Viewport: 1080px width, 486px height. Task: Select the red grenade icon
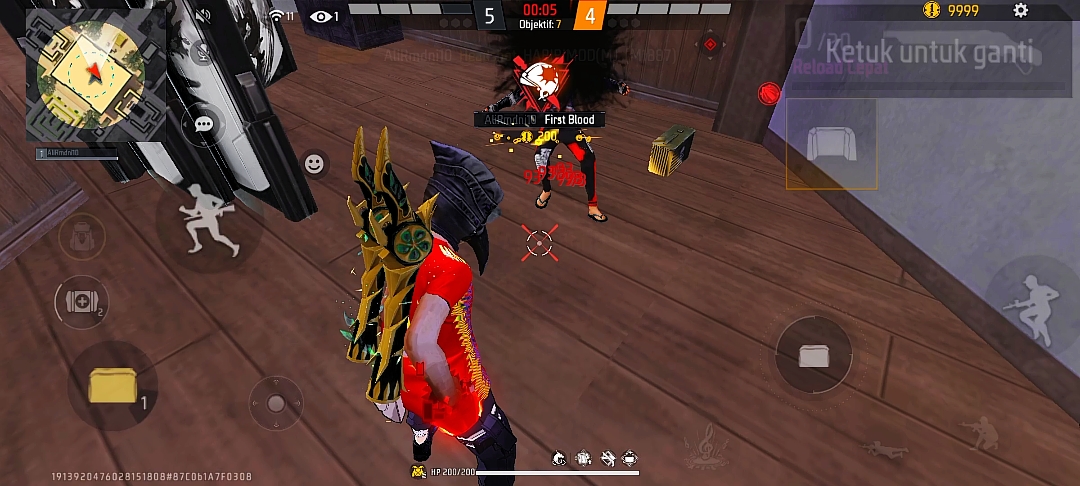pos(768,93)
